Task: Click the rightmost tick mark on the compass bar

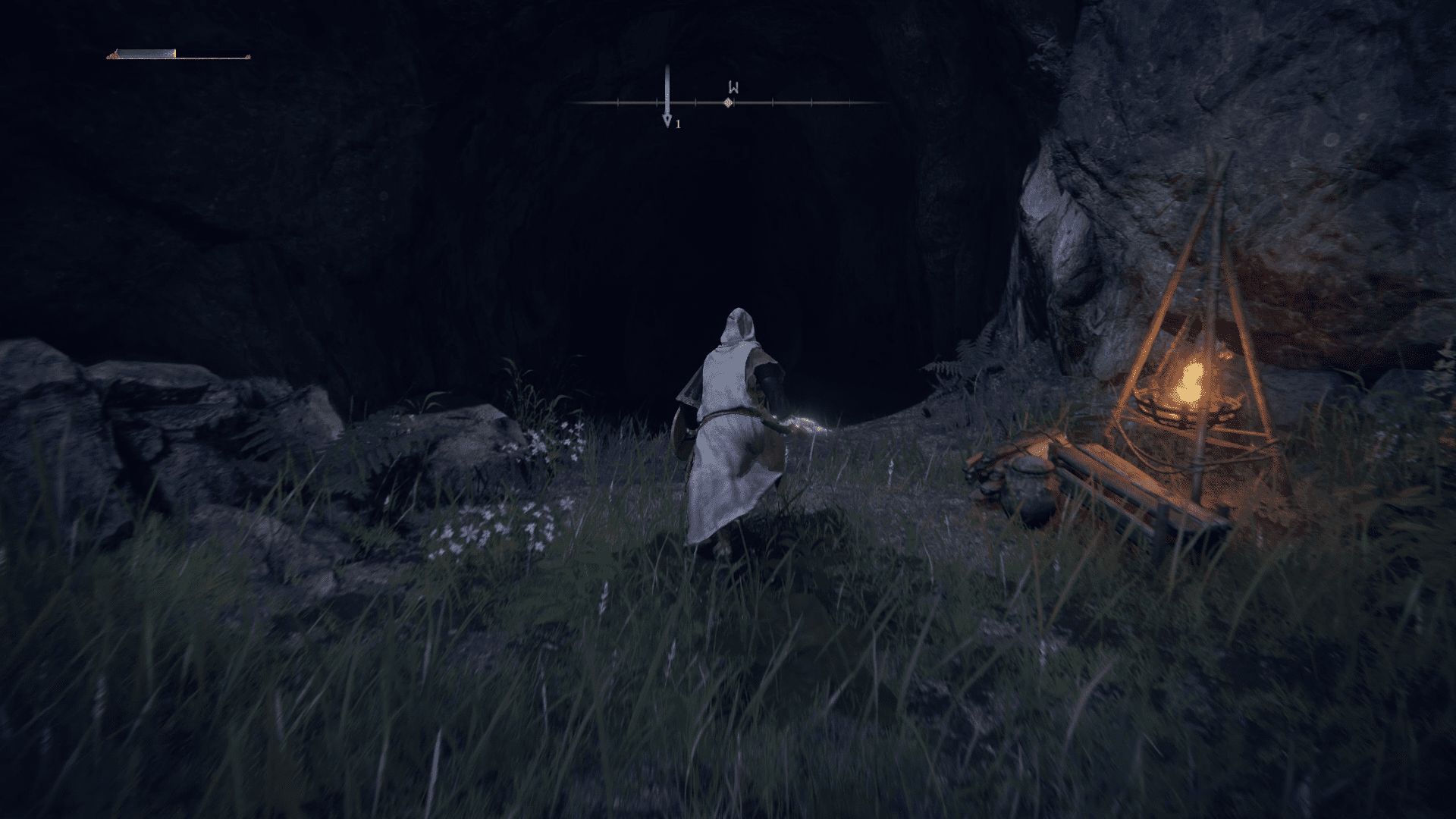Action: (849, 101)
